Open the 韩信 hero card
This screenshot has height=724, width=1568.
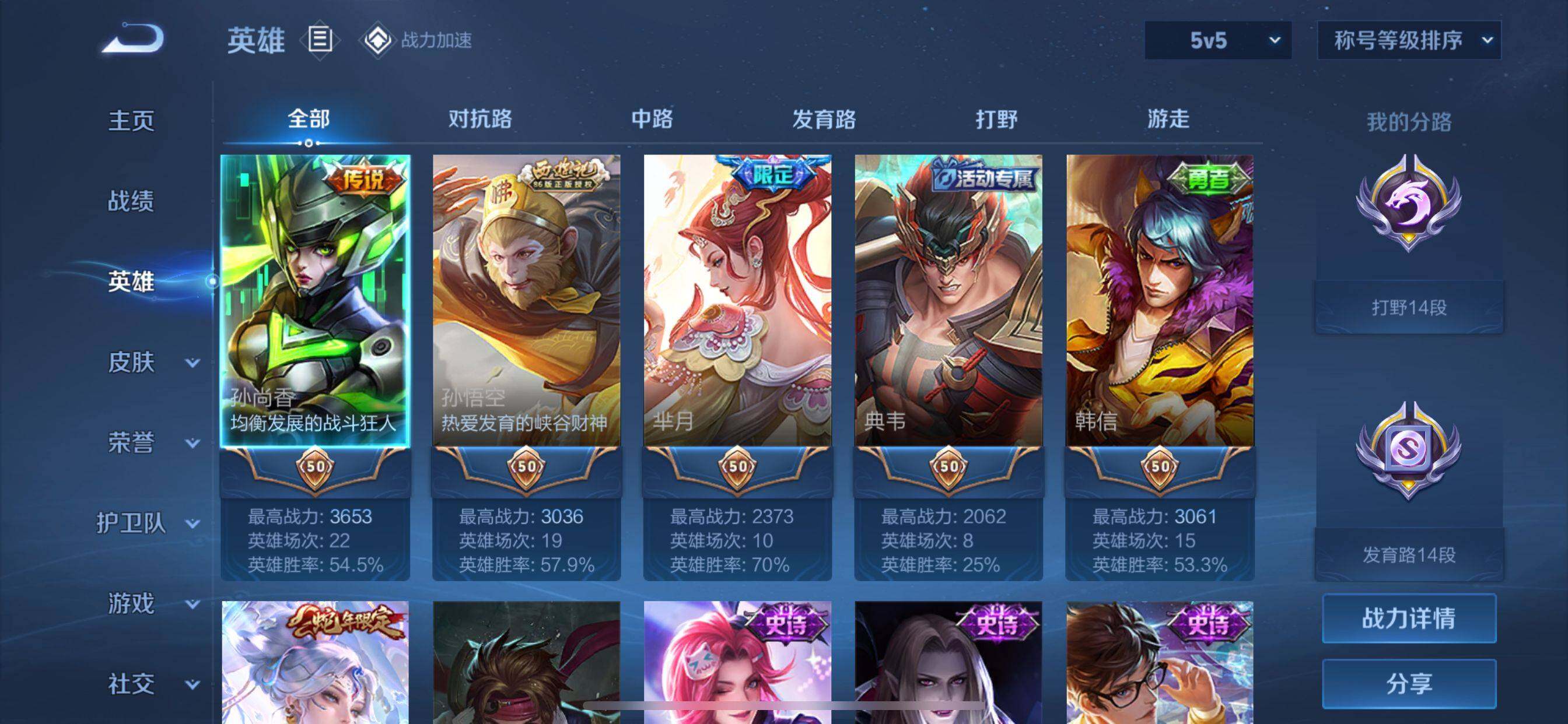pos(1160,301)
